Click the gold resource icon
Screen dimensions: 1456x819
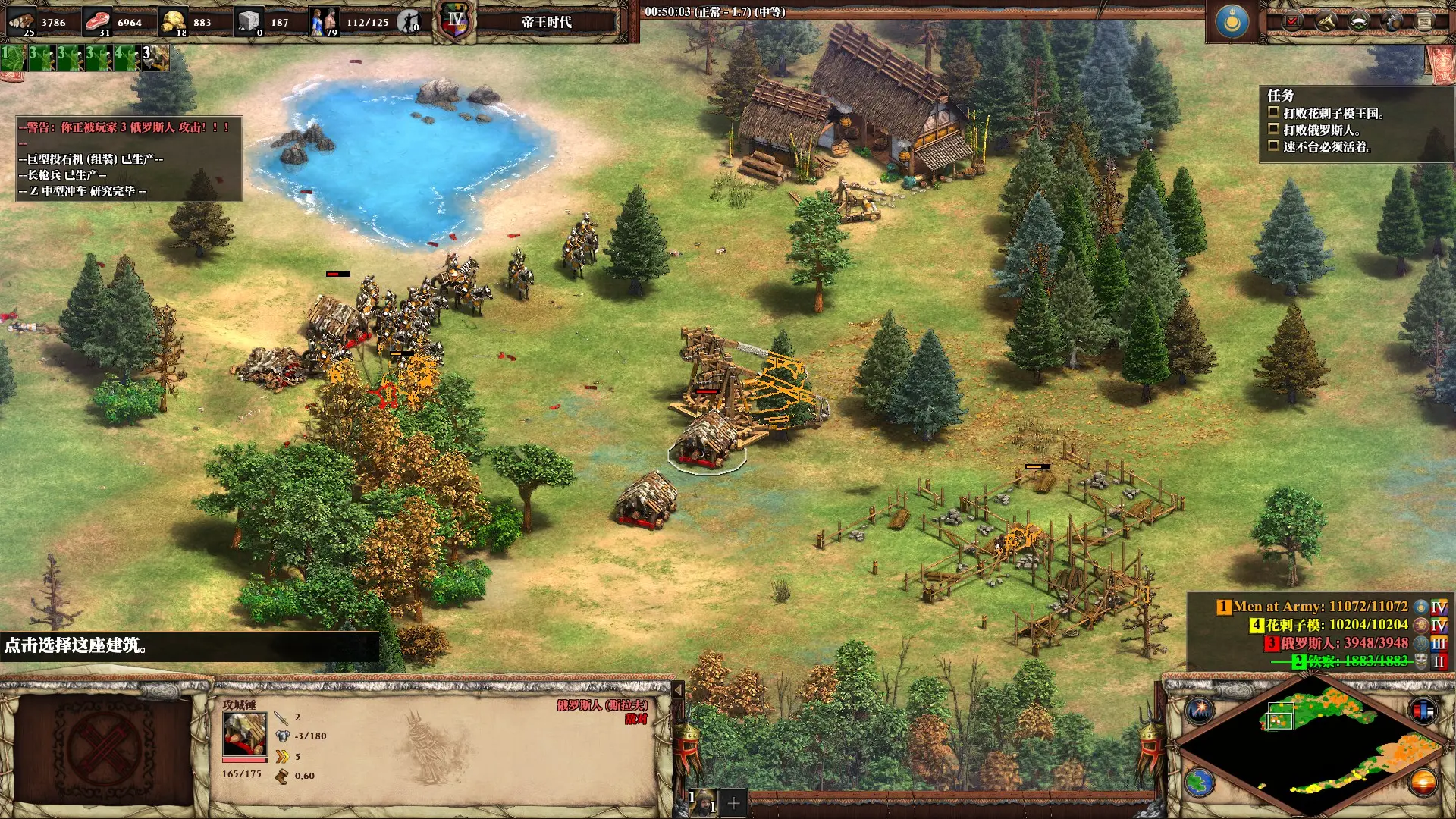click(174, 20)
